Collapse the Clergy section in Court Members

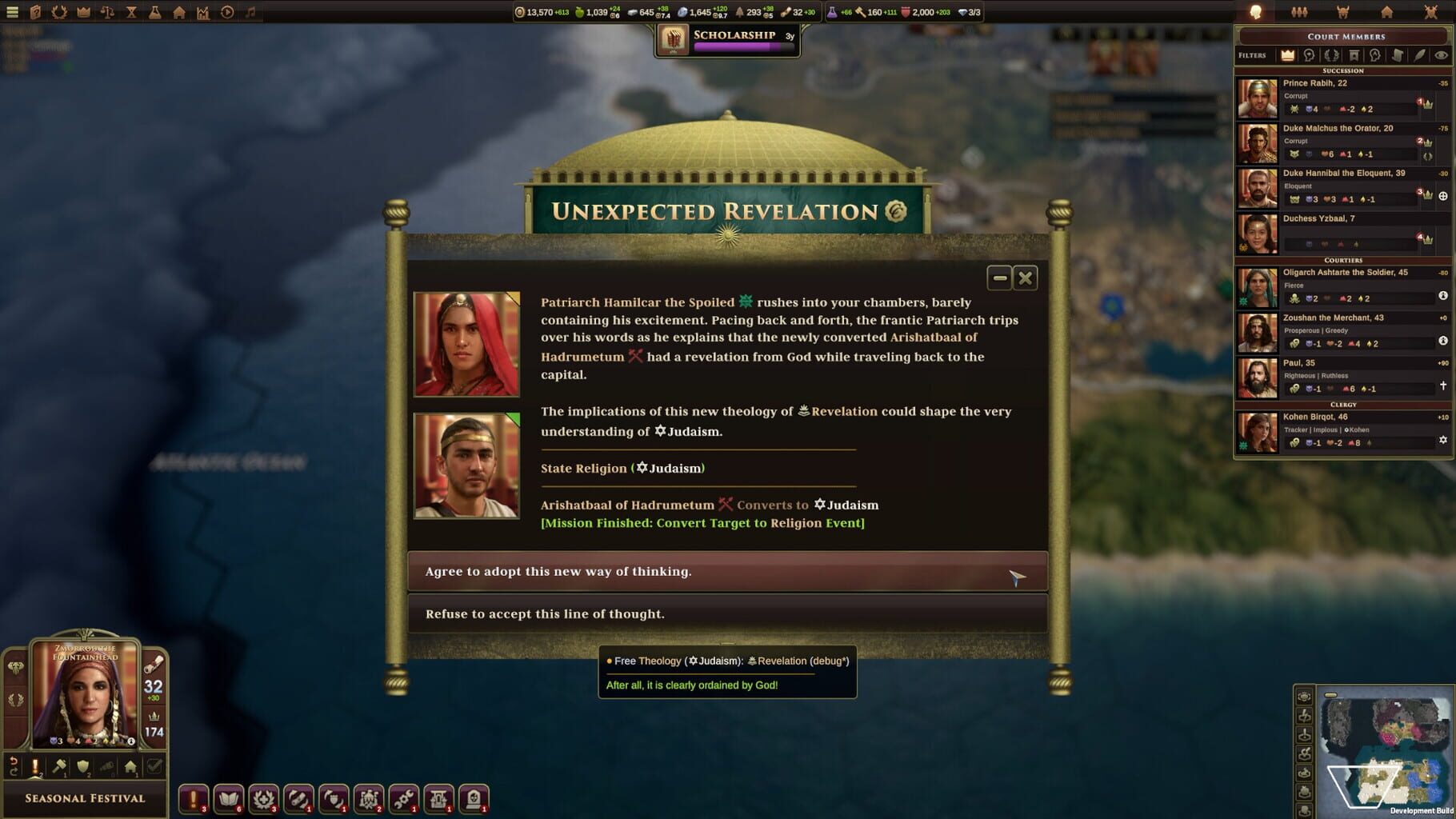[1343, 406]
